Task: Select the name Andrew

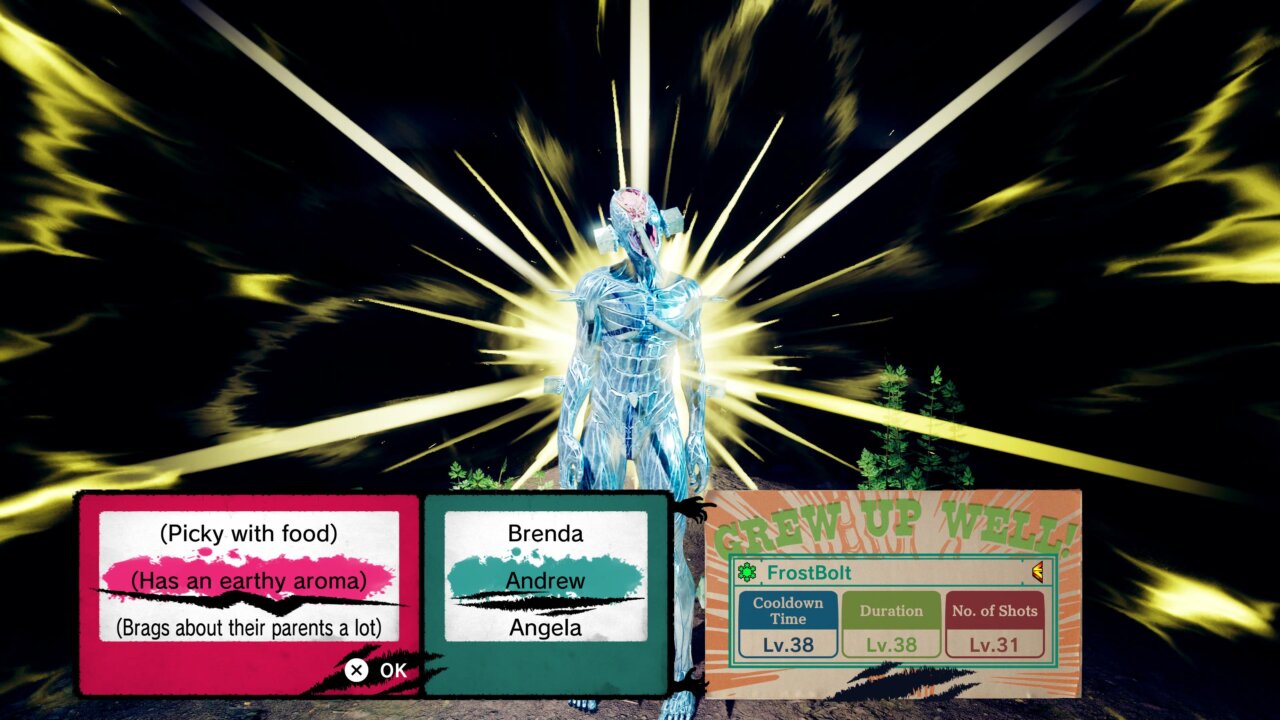Action: (x=545, y=580)
